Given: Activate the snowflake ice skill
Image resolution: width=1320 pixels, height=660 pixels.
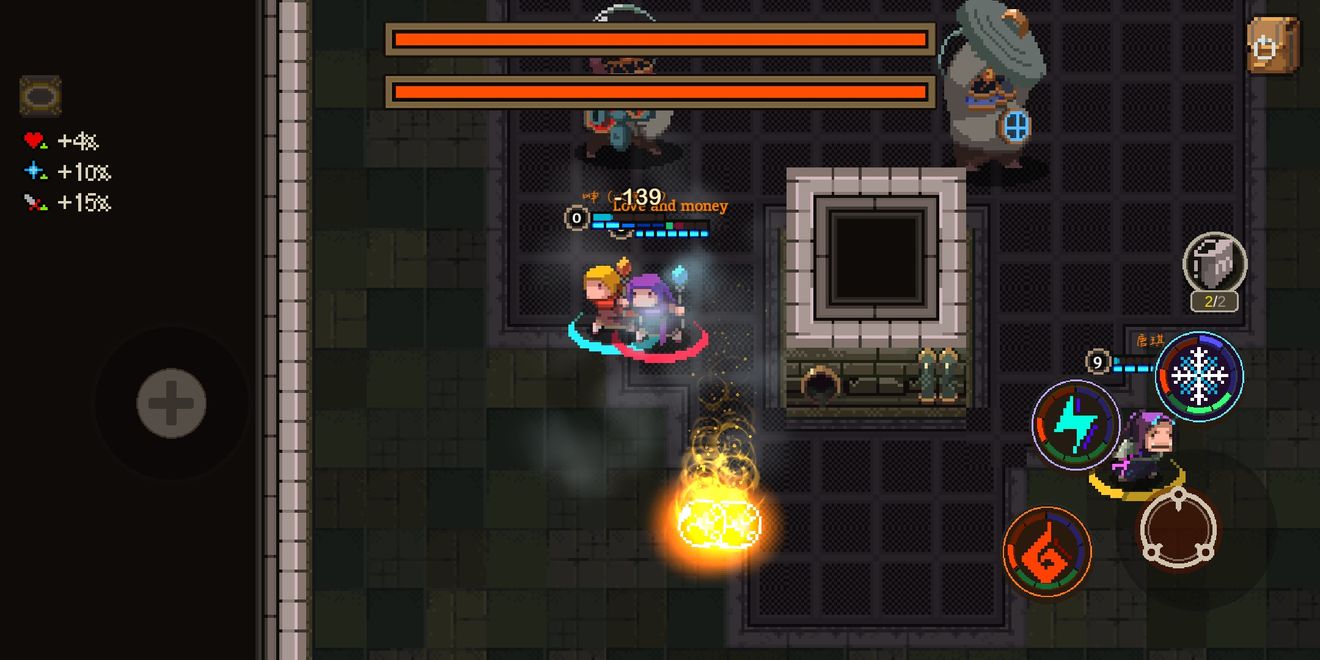Looking at the screenshot, I should coord(1199,376).
